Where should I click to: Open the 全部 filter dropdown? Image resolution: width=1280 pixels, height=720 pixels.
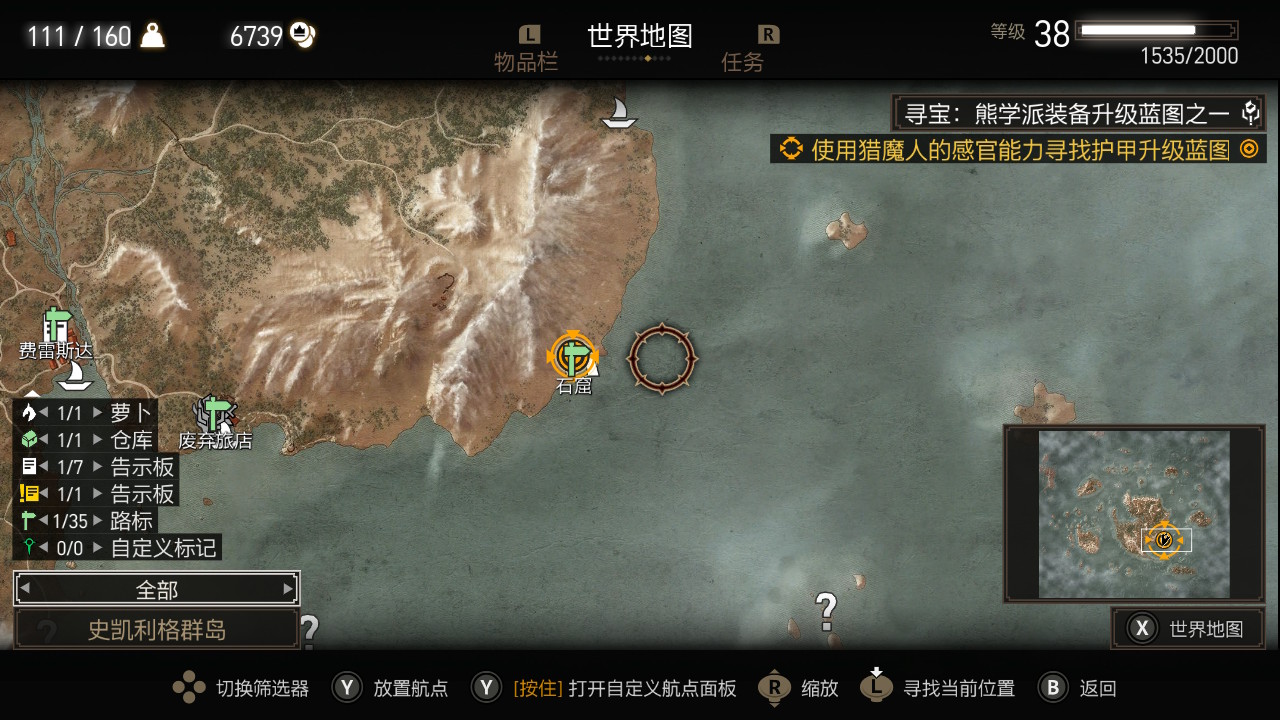pos(154,588)
